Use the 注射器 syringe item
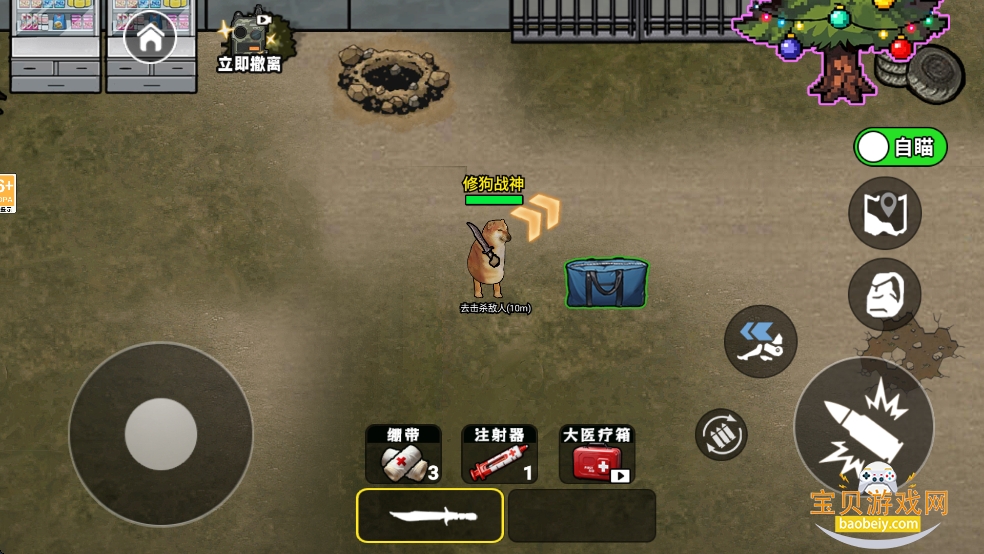Screen dimensions: 984x554 point(499,454)
